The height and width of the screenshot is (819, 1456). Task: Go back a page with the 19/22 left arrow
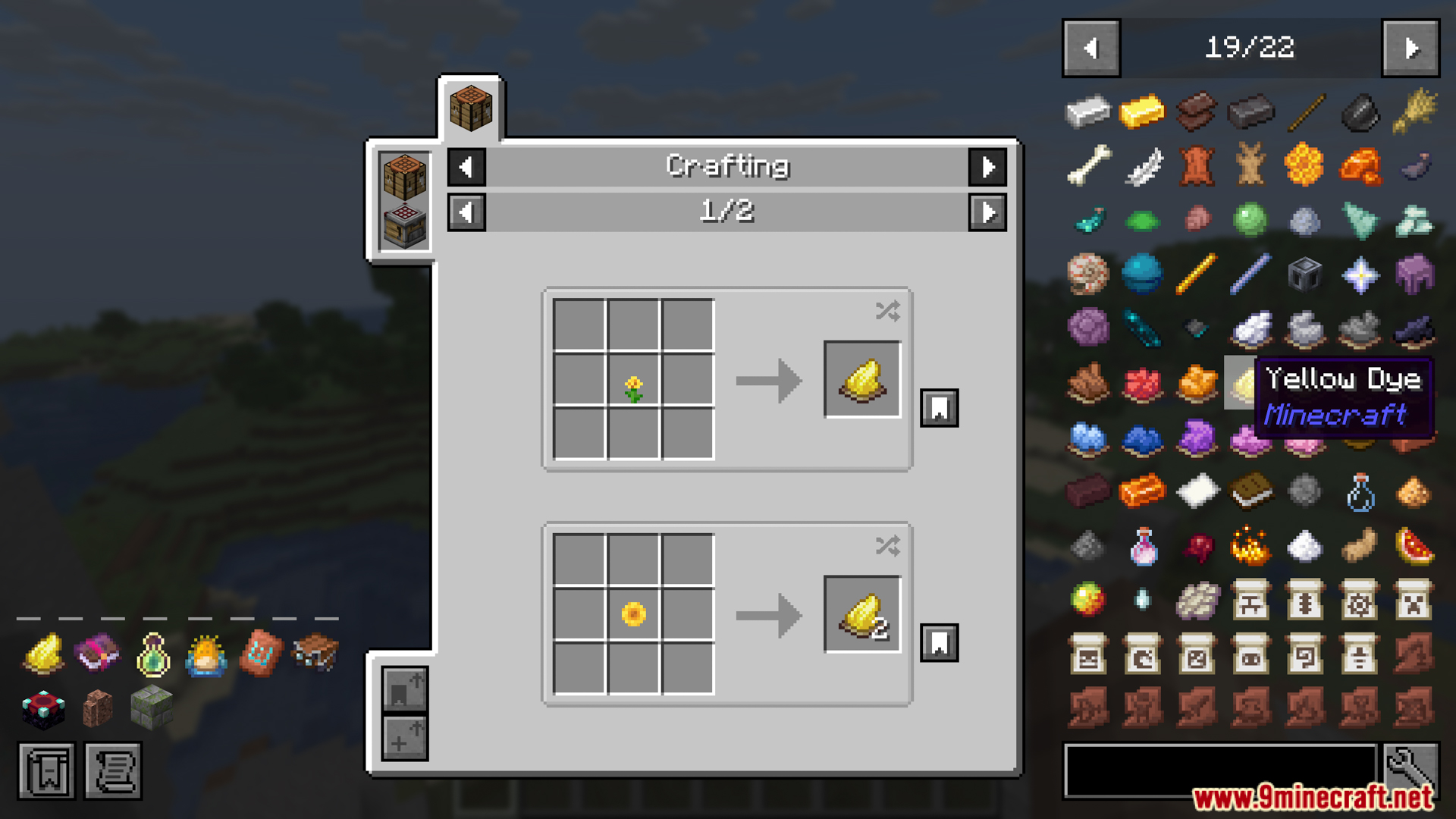pos(1090,47)
